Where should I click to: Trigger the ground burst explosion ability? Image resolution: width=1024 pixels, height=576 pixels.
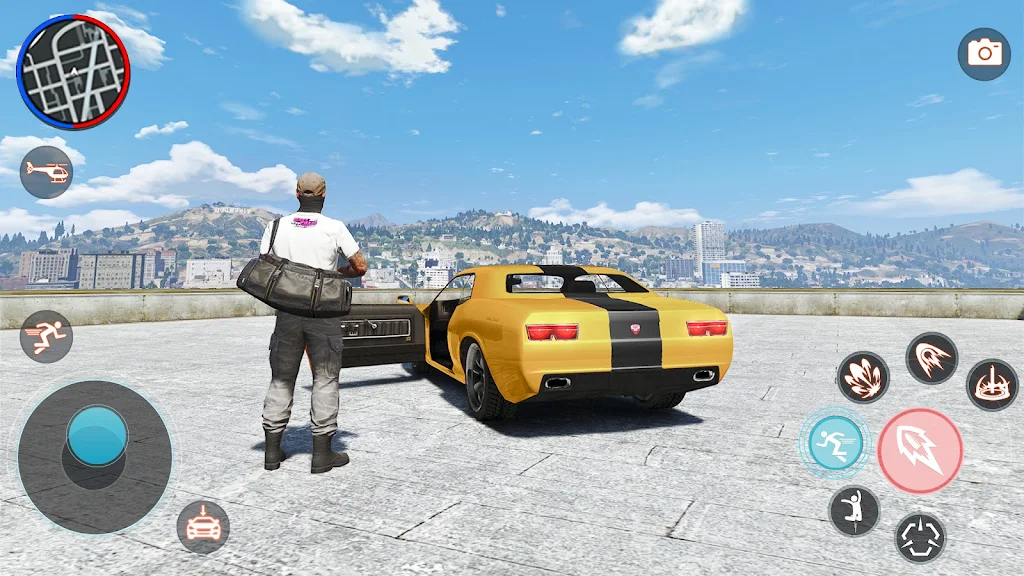coord(863,377)
